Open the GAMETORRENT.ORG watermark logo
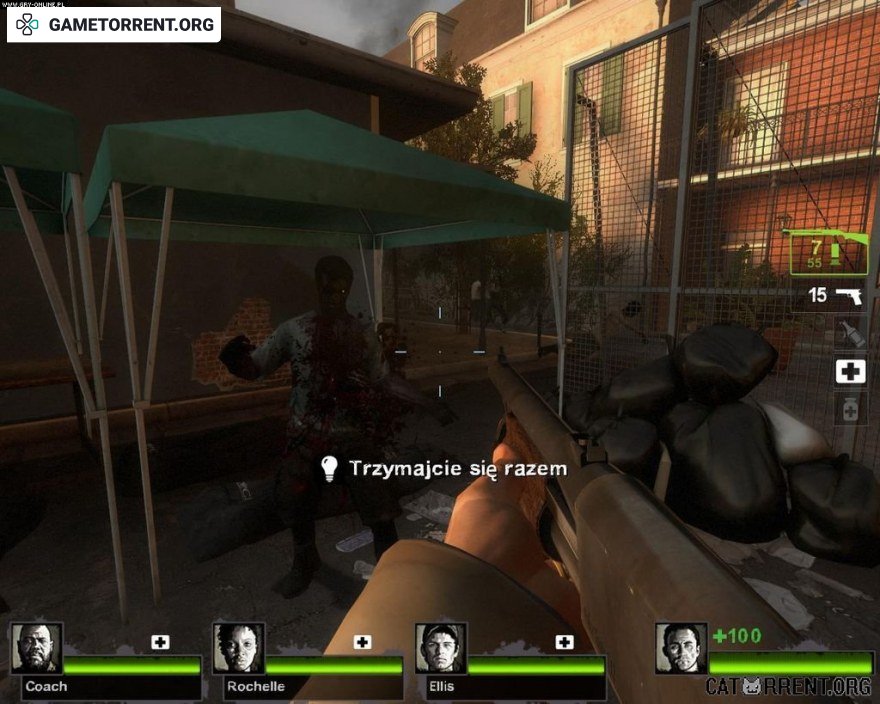Screen dimensions: 880x704 114,24
